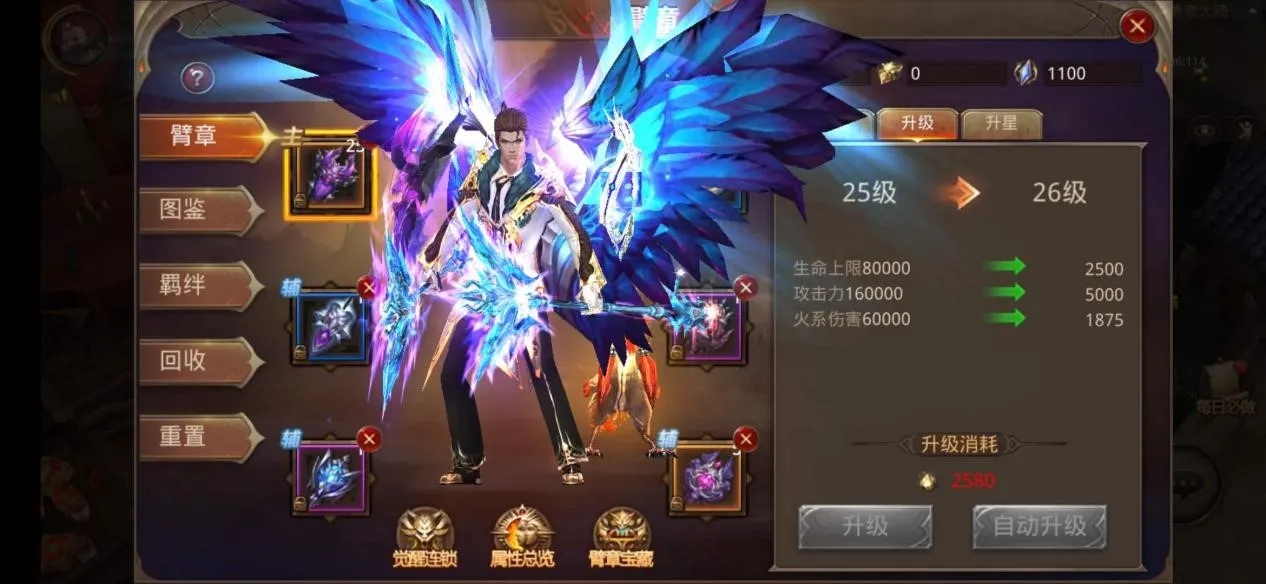Switch to the 升星 tab
The image size is (1266, 584).
click(x=1001, y=124)
